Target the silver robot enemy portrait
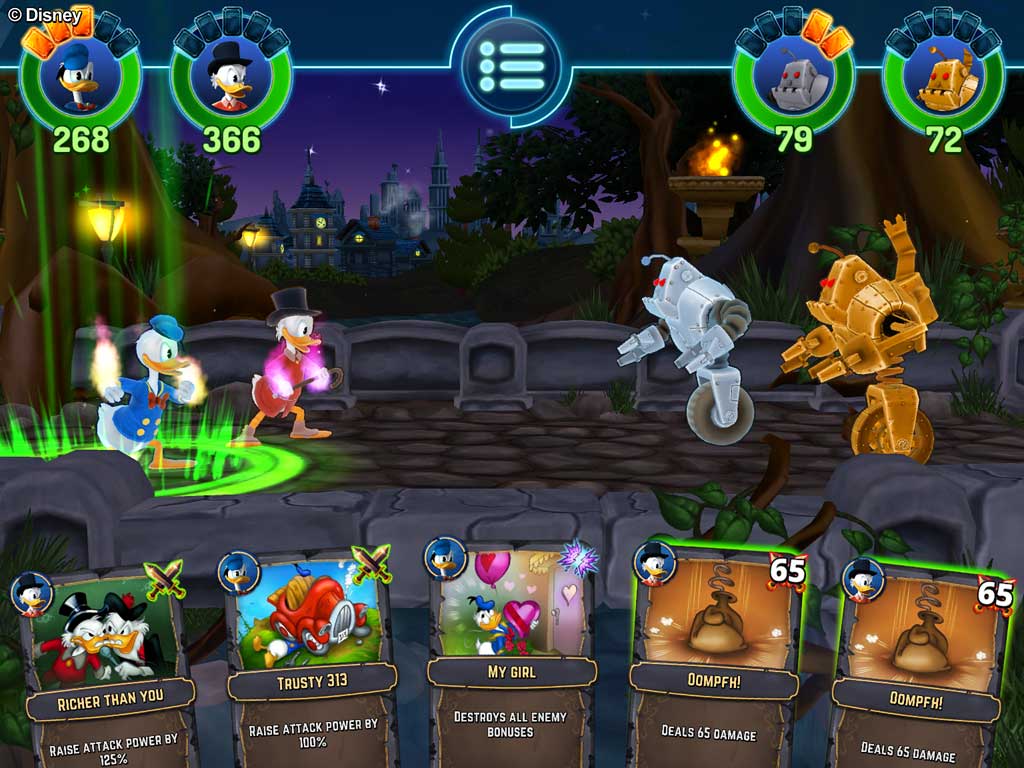 (x=793, y=78)
